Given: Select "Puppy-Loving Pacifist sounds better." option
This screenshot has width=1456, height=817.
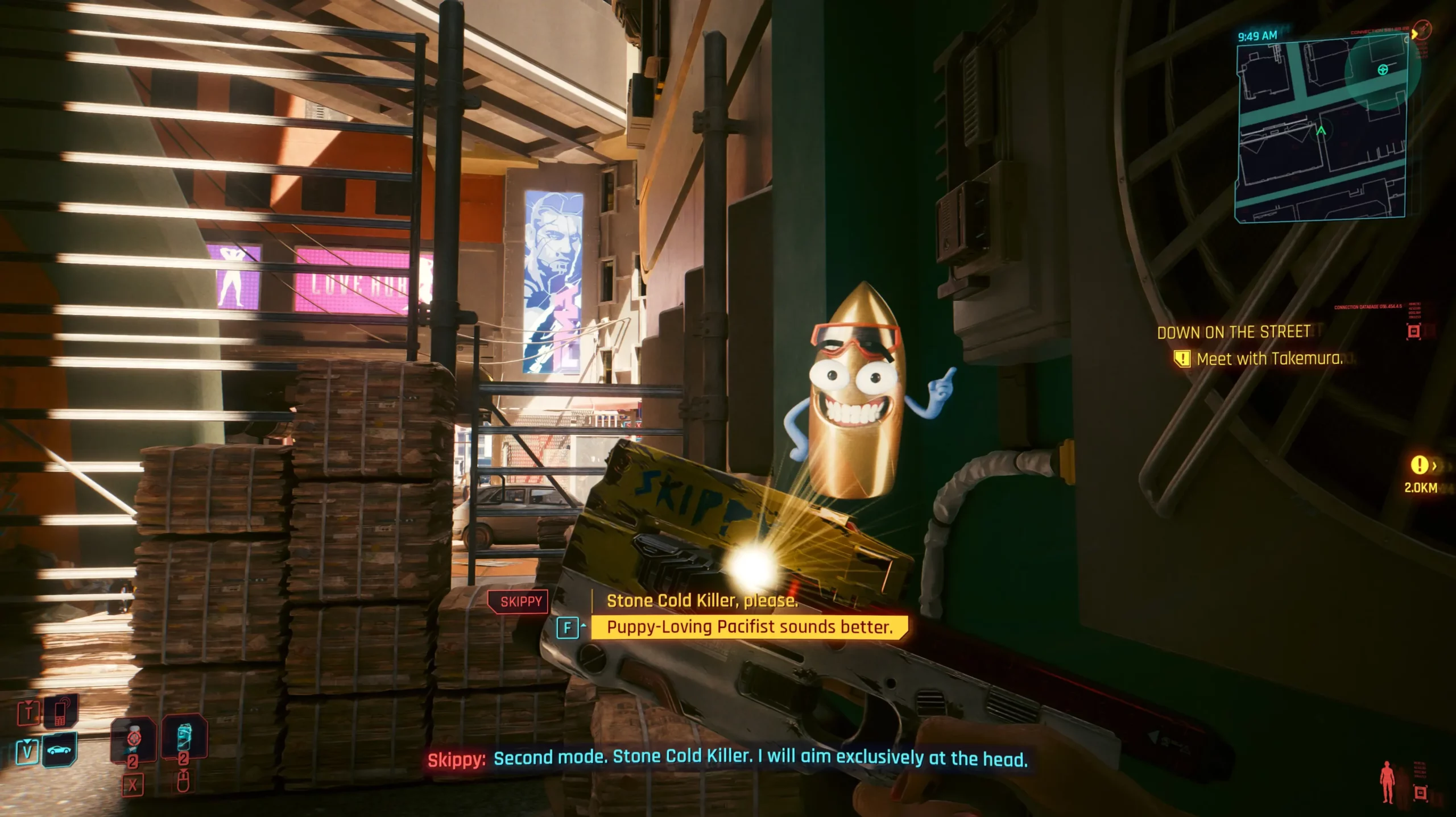Looking at the screenshot, I should coord(749,627).
